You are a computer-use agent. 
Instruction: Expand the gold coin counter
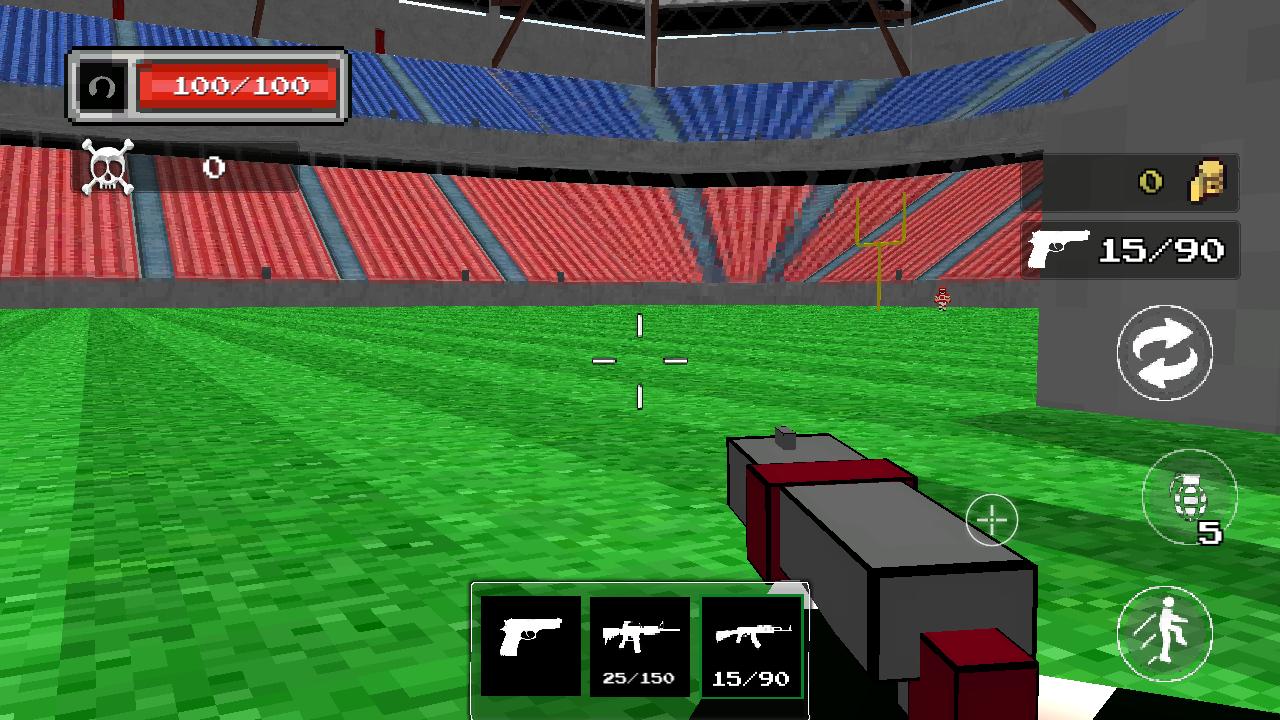pyautogui.click(x=1150, y=181)
